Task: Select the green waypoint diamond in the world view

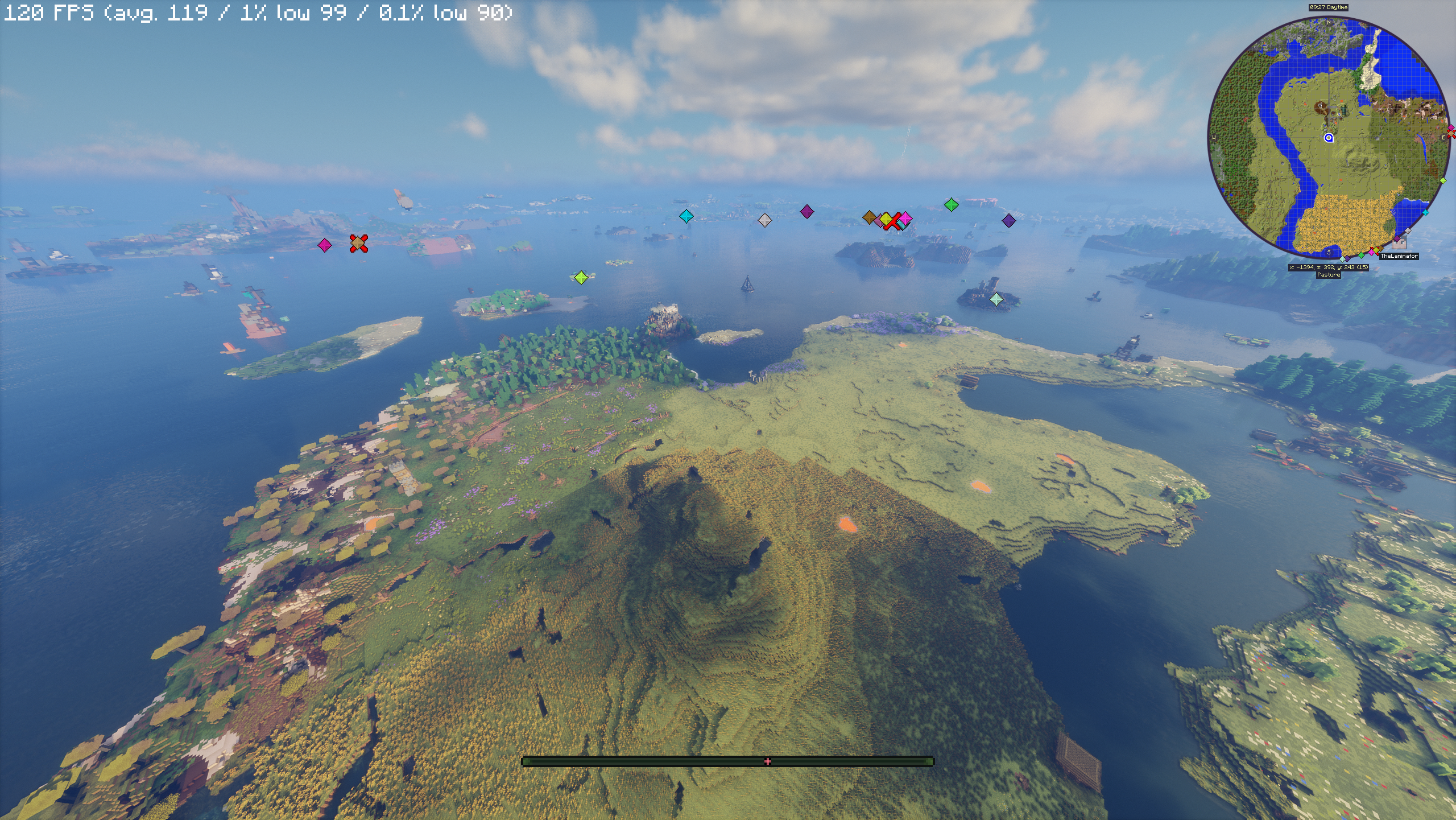Action: (951, 205)
